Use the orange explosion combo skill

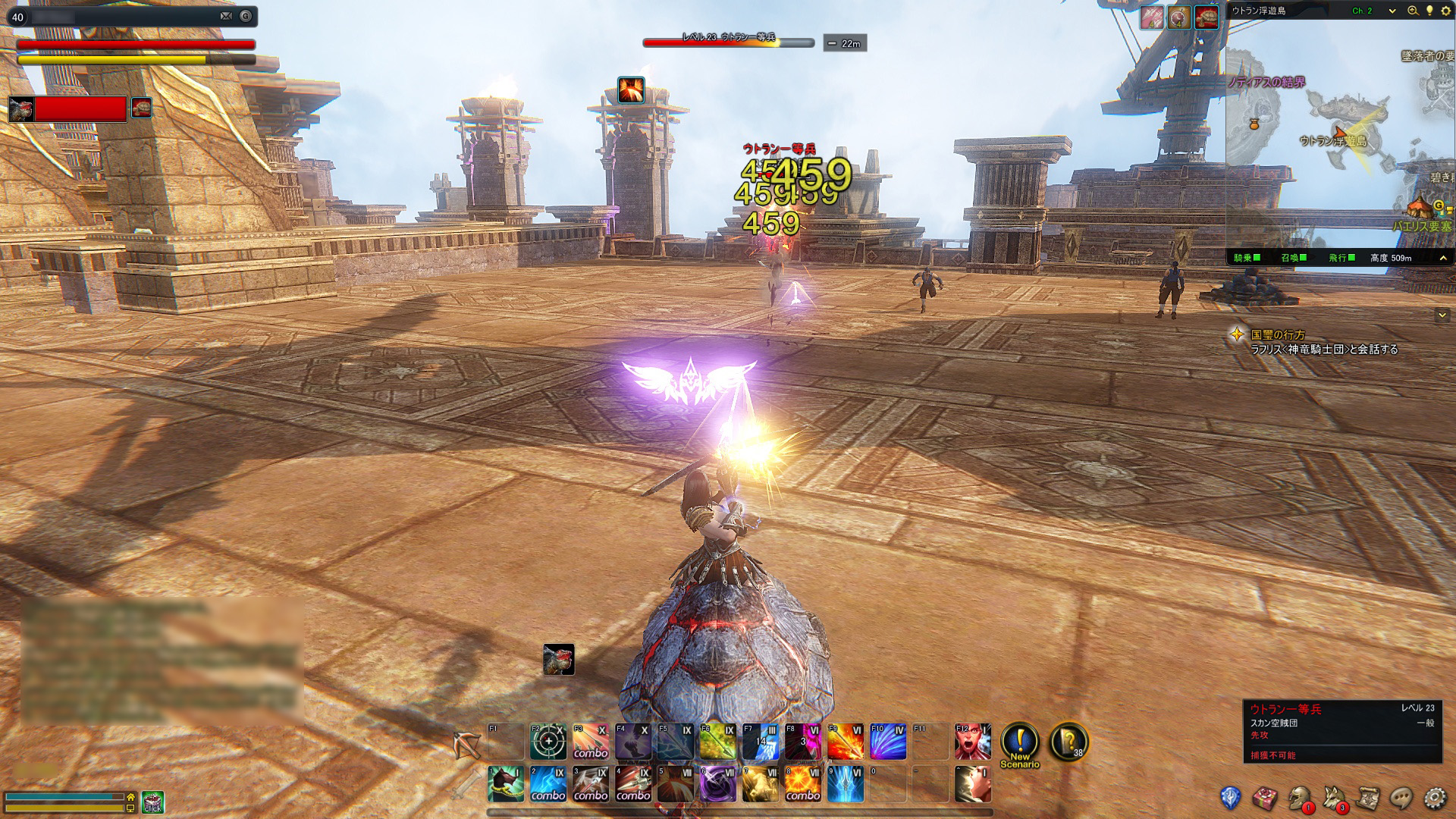(802, 784)
